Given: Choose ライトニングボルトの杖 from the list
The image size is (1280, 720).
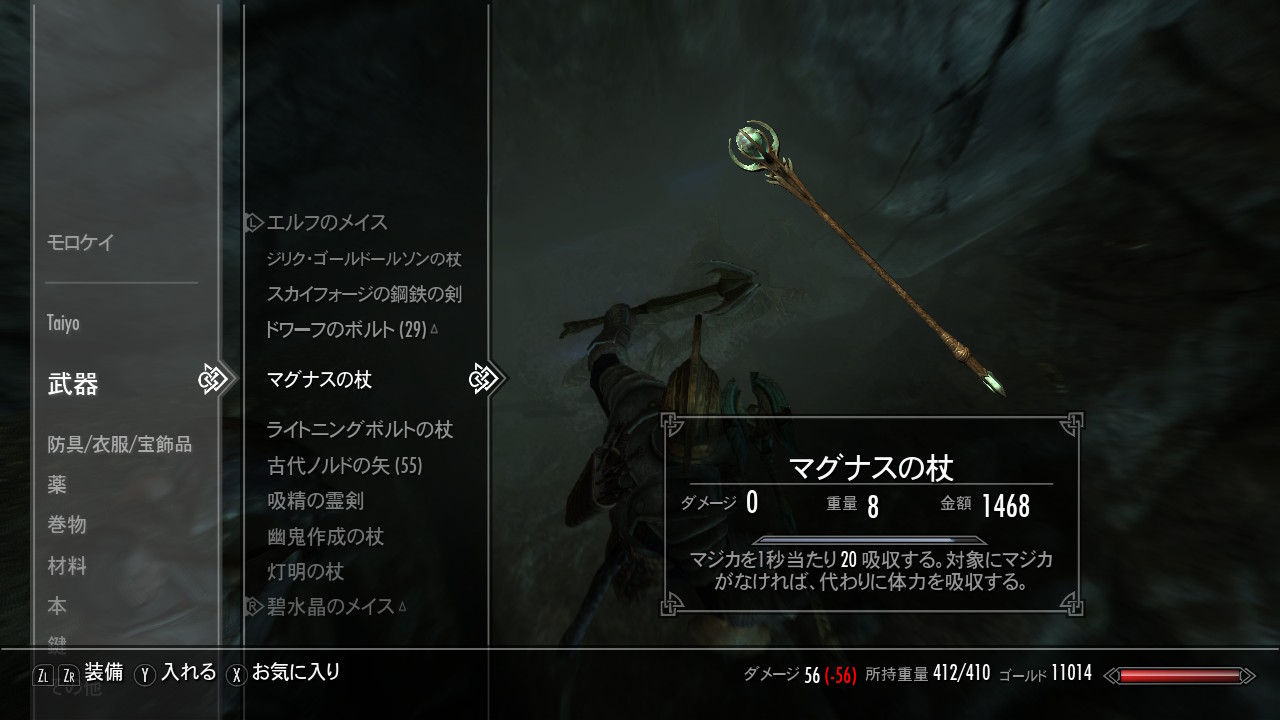Looking at the screenshot, I should click(360, 430).
